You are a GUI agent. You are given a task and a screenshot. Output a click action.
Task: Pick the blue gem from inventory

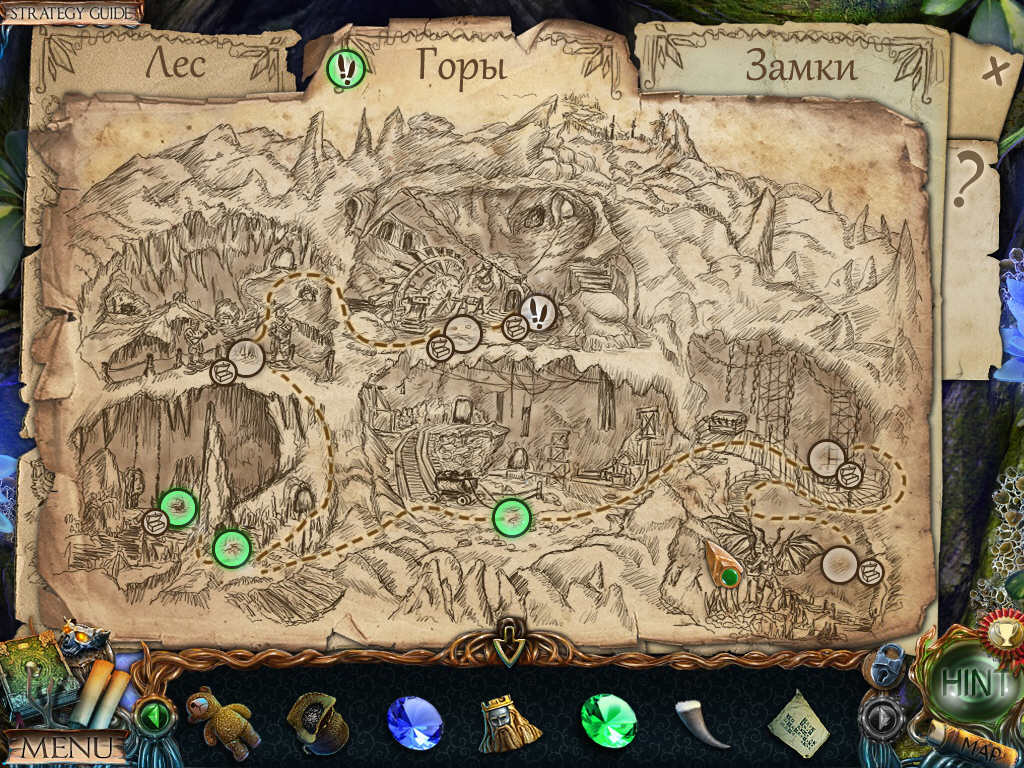pos(414,720)
